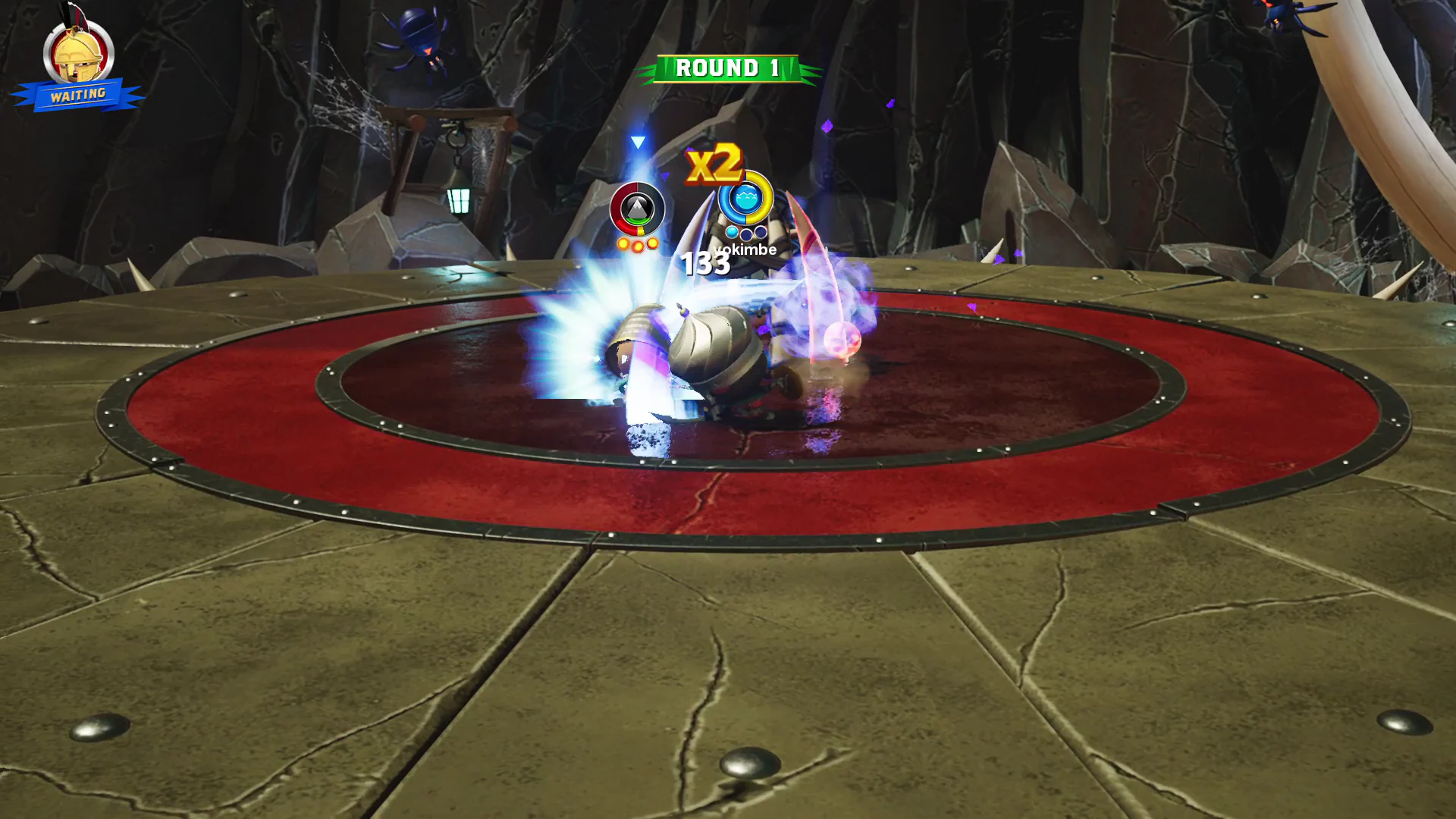
Task: Click the x2 damage multiplier icon
Action: 715,162
